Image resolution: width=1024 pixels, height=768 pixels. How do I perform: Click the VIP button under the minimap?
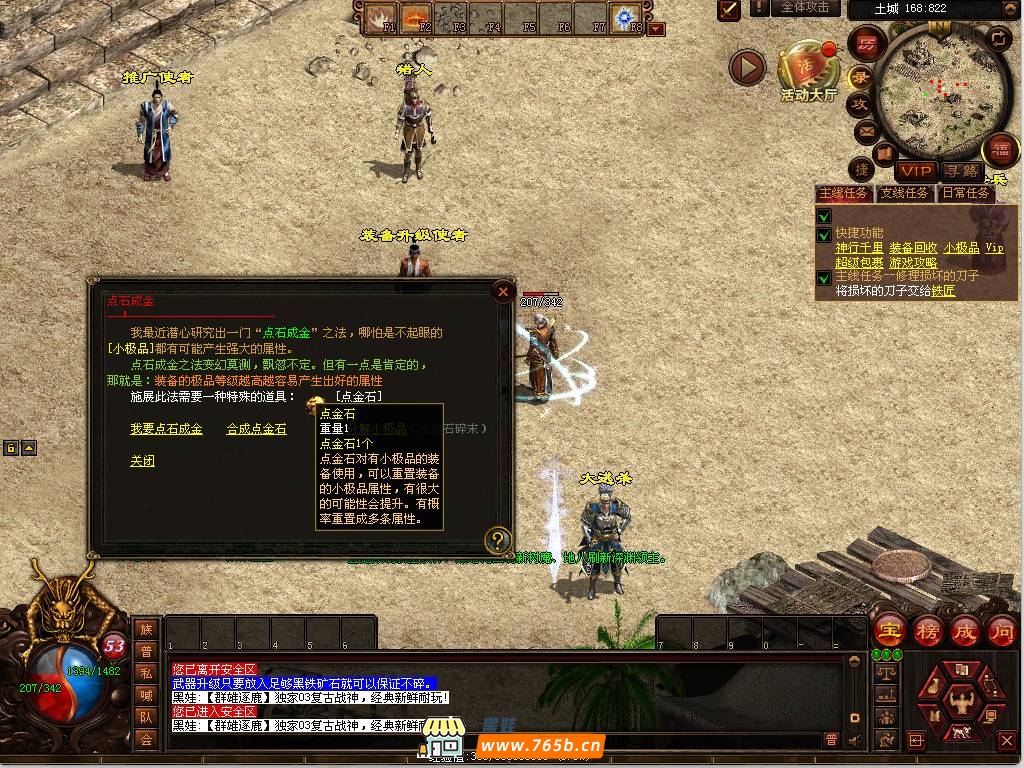coord(915,172)
